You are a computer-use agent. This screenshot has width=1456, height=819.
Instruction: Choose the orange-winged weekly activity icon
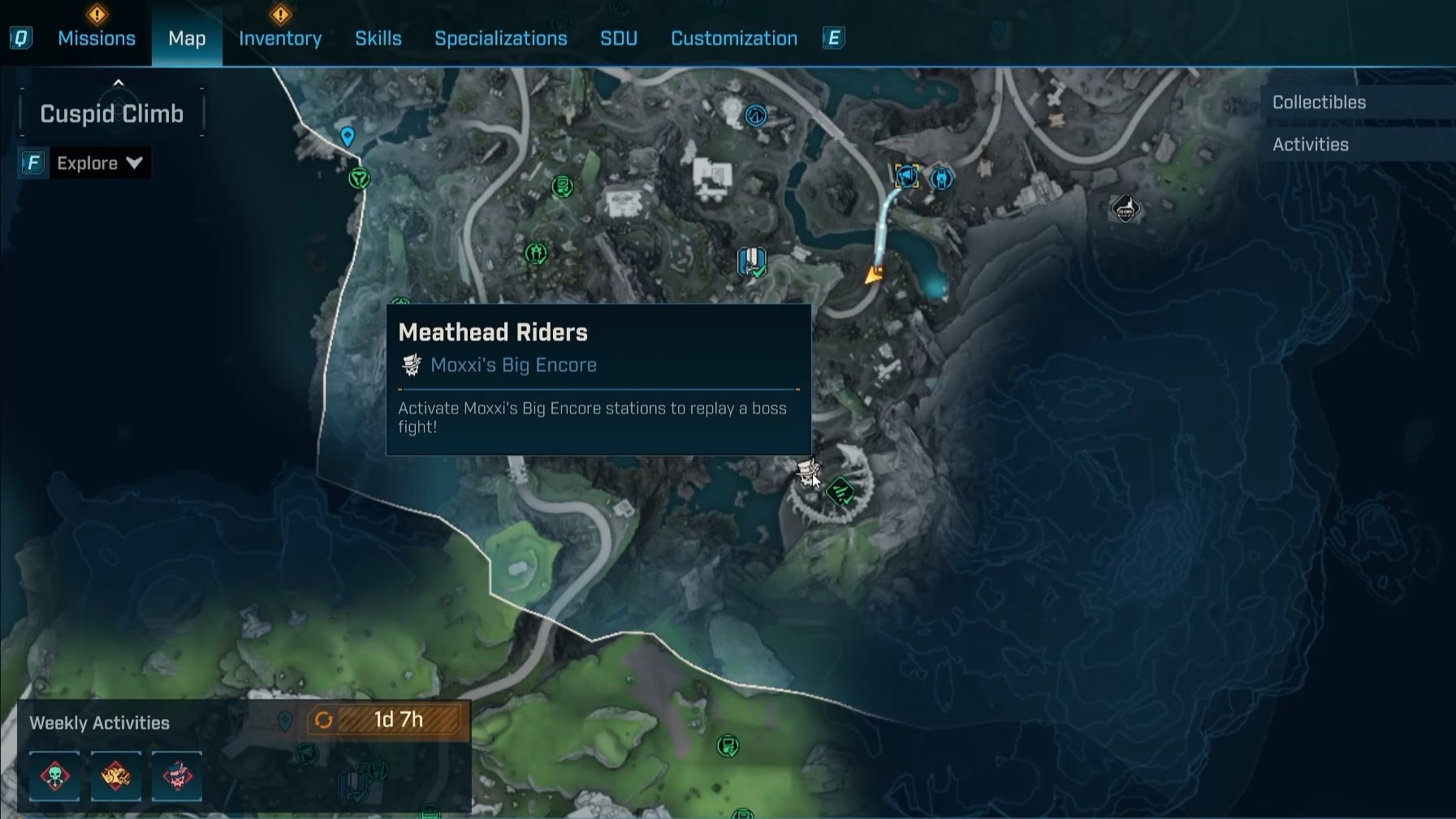point(116,776)
